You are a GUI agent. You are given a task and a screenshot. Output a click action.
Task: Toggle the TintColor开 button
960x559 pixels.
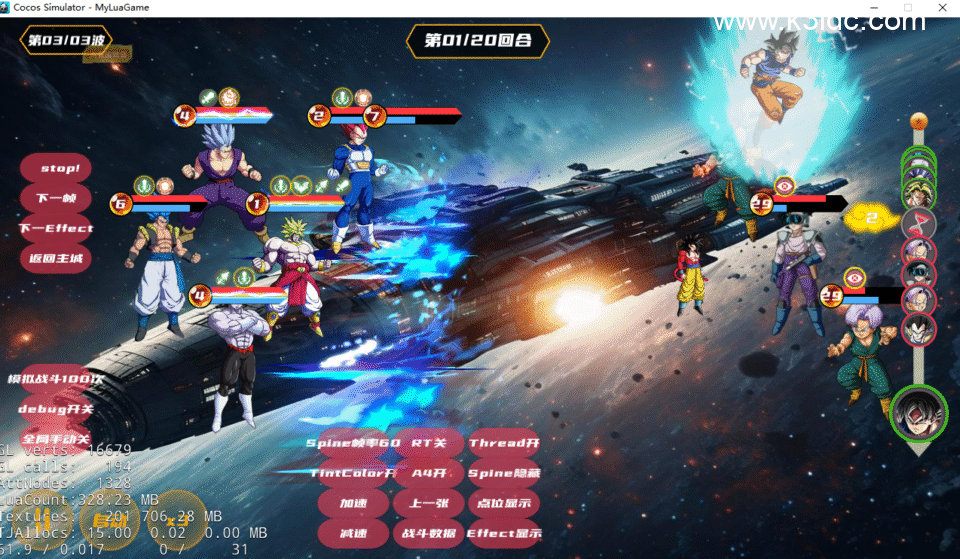click(353, 473)
